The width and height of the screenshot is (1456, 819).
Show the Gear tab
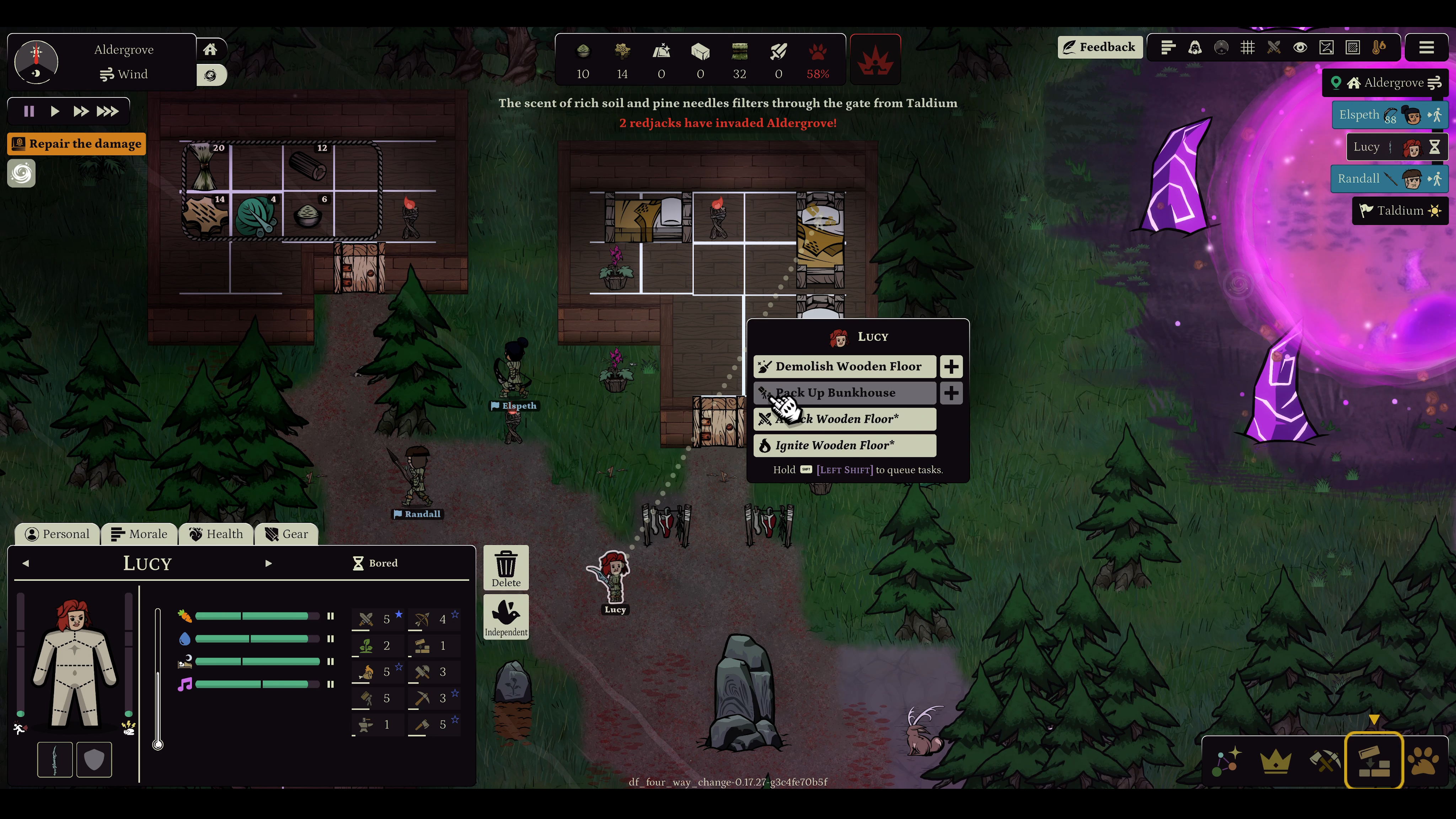287,534
